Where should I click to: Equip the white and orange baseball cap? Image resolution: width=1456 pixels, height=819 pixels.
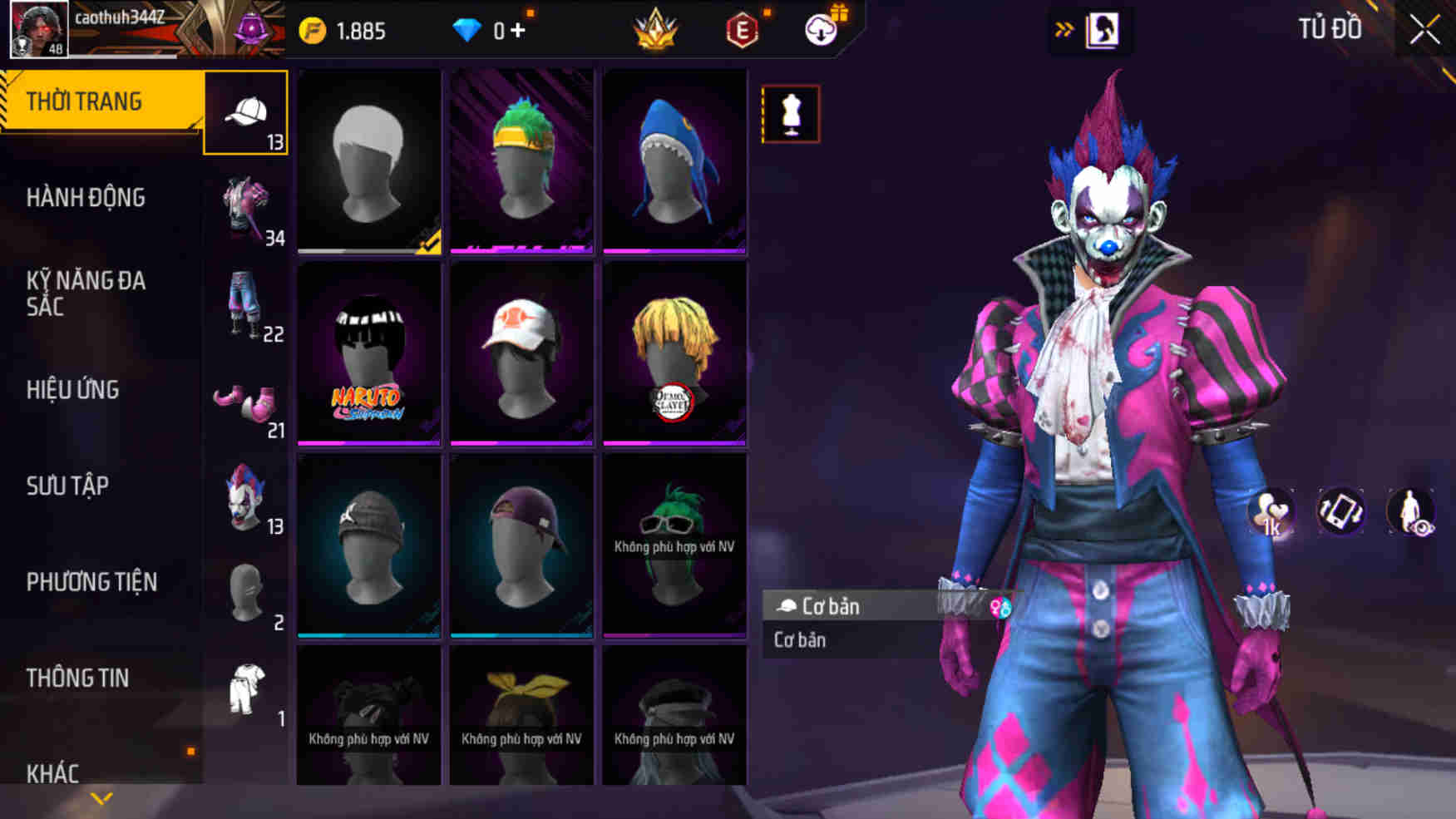[521, 353]
